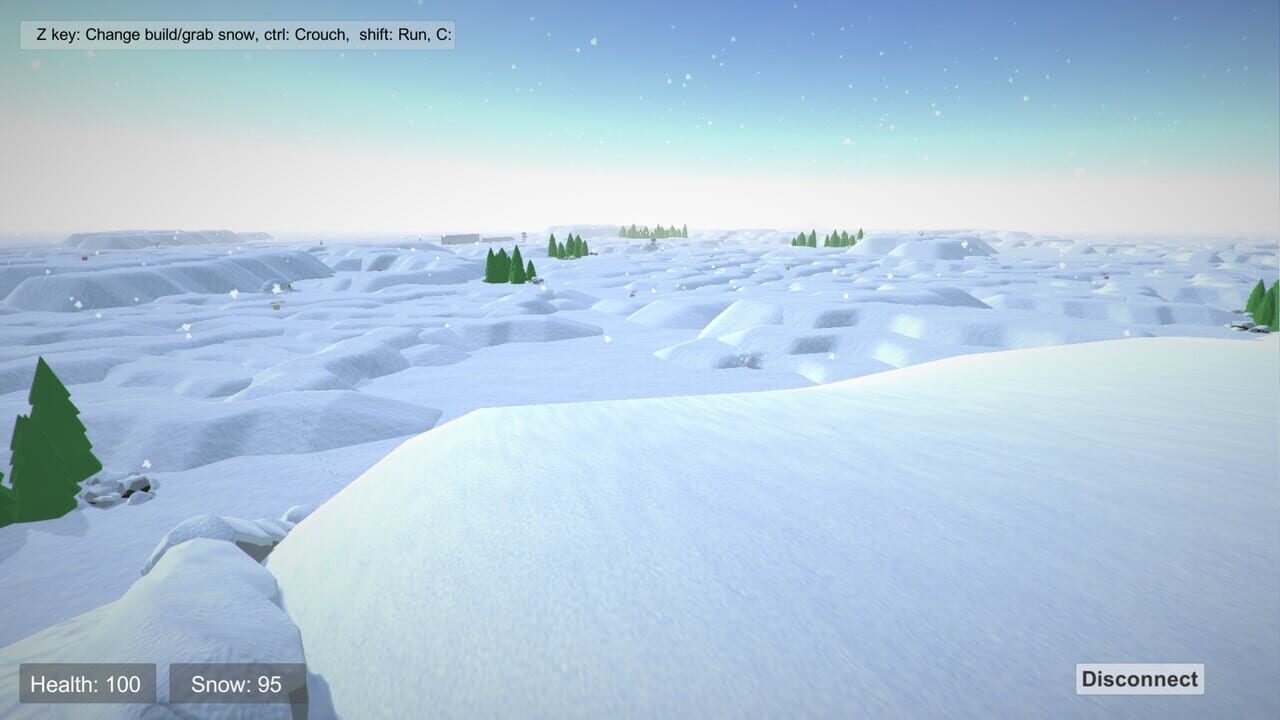Click the long building on the distant left horizon
This screenshot has width=1280, height=720.
458,239
